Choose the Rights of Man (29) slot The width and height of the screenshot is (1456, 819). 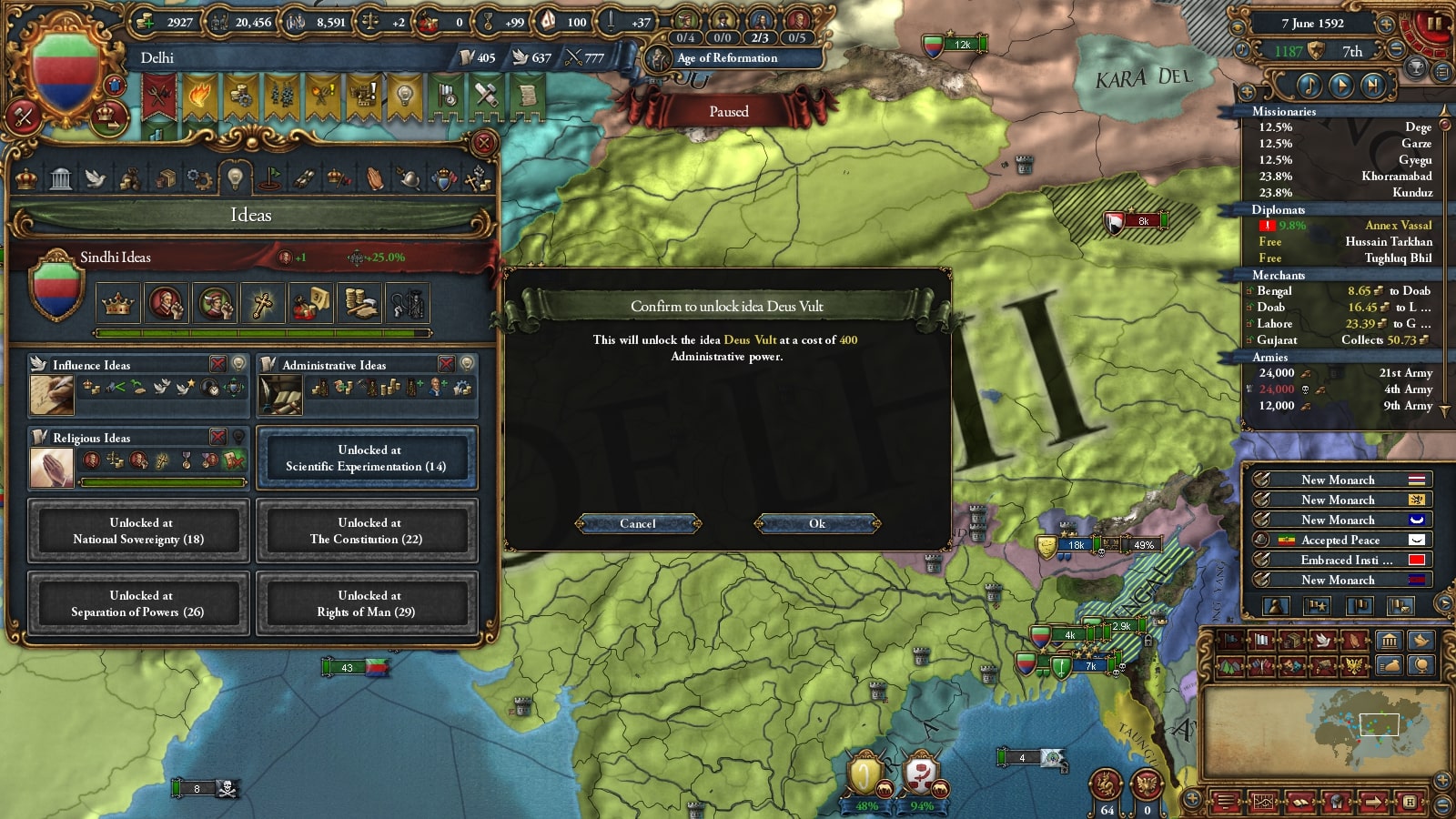367,603
